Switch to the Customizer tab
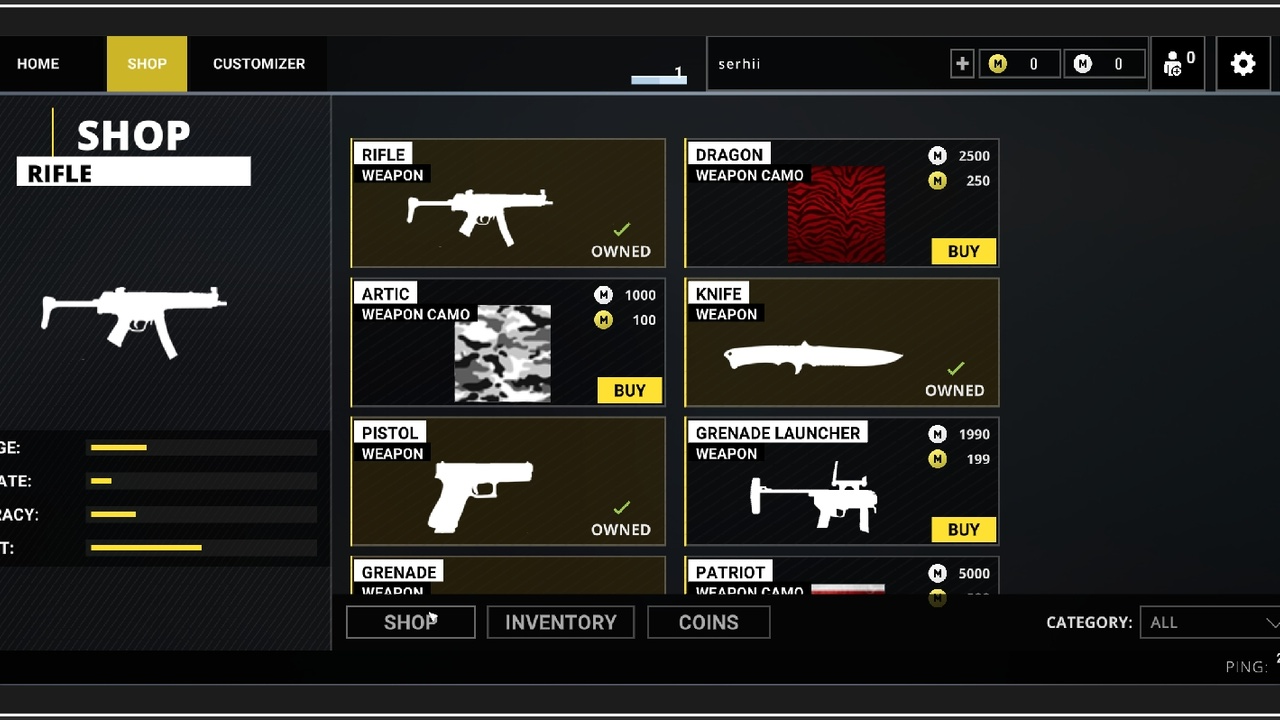1280x720 pixels. [258, 64]
